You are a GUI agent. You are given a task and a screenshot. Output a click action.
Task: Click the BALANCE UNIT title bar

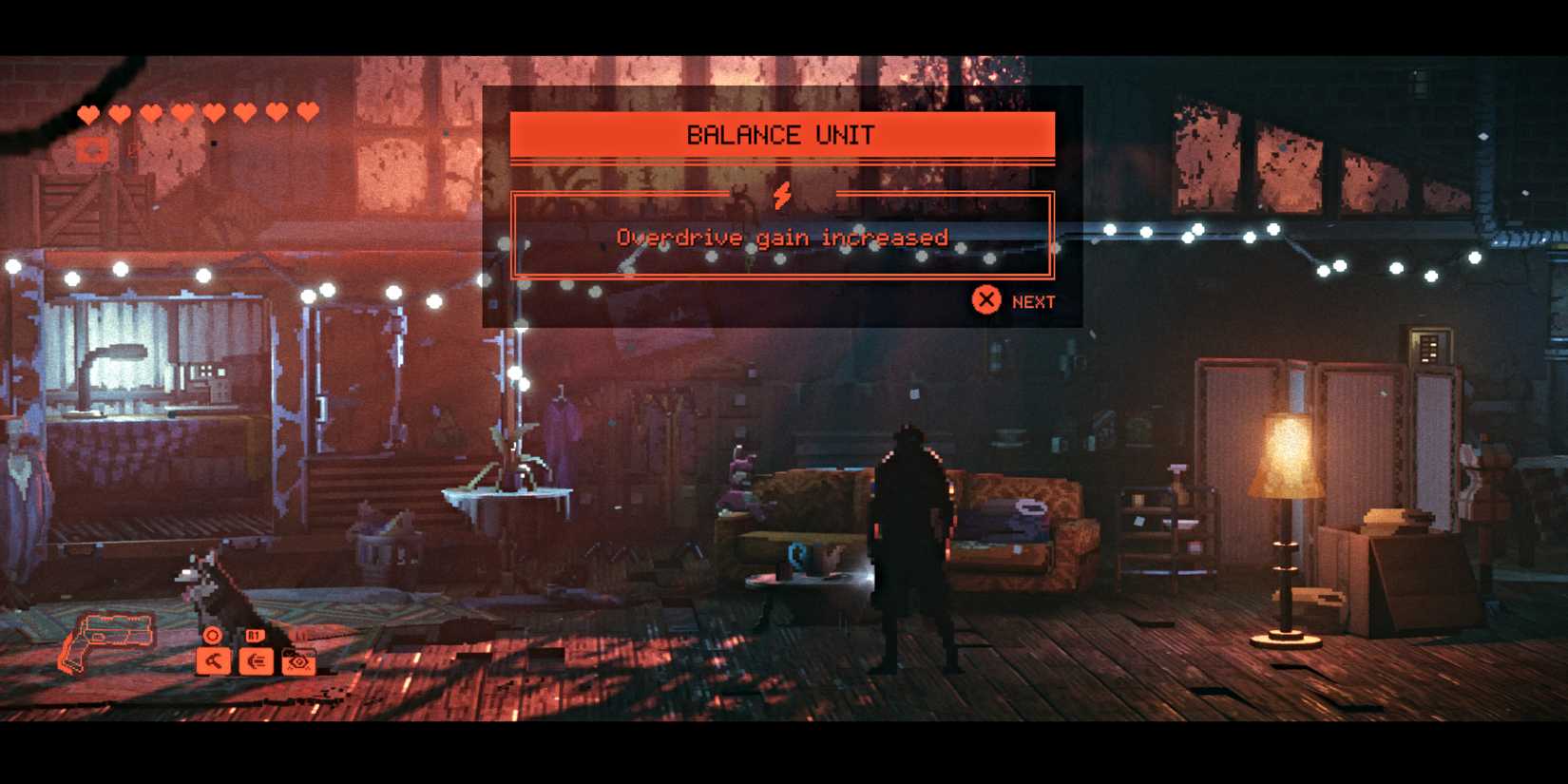[782, 134]
